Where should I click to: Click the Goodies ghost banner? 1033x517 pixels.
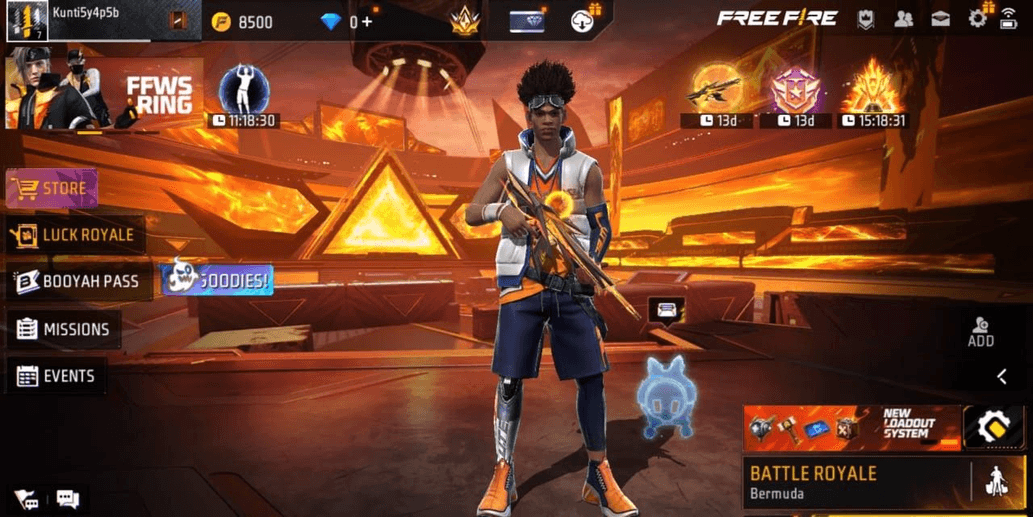[x=217, y=280]
